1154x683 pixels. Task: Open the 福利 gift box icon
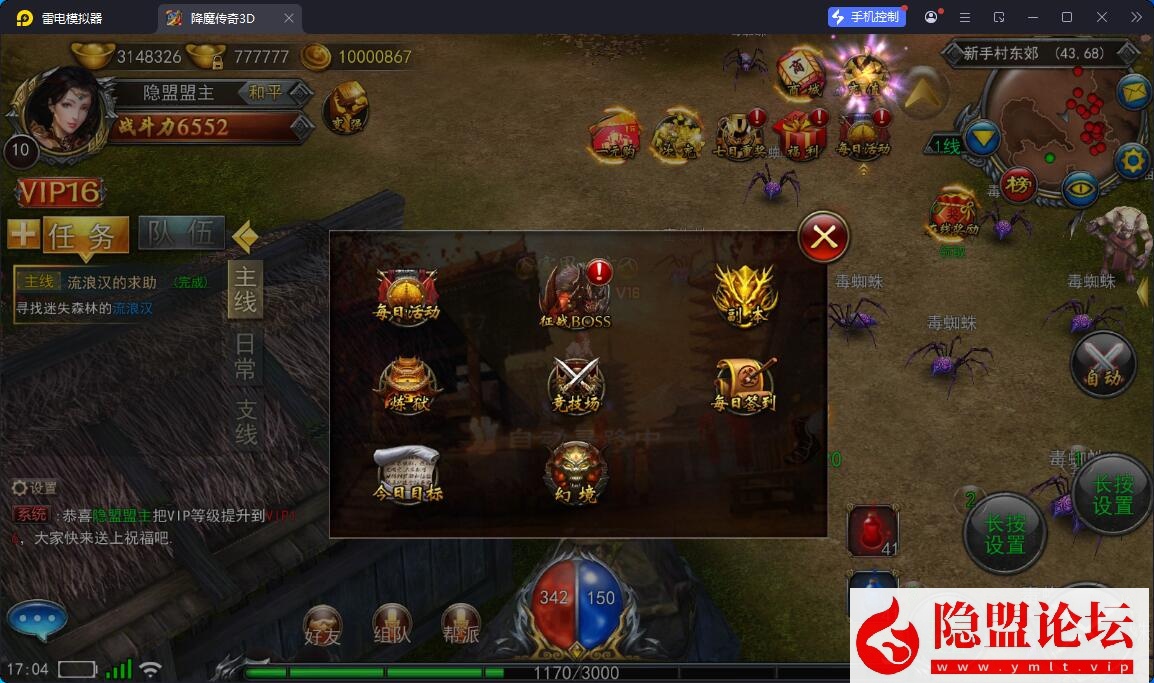(801, 137)
